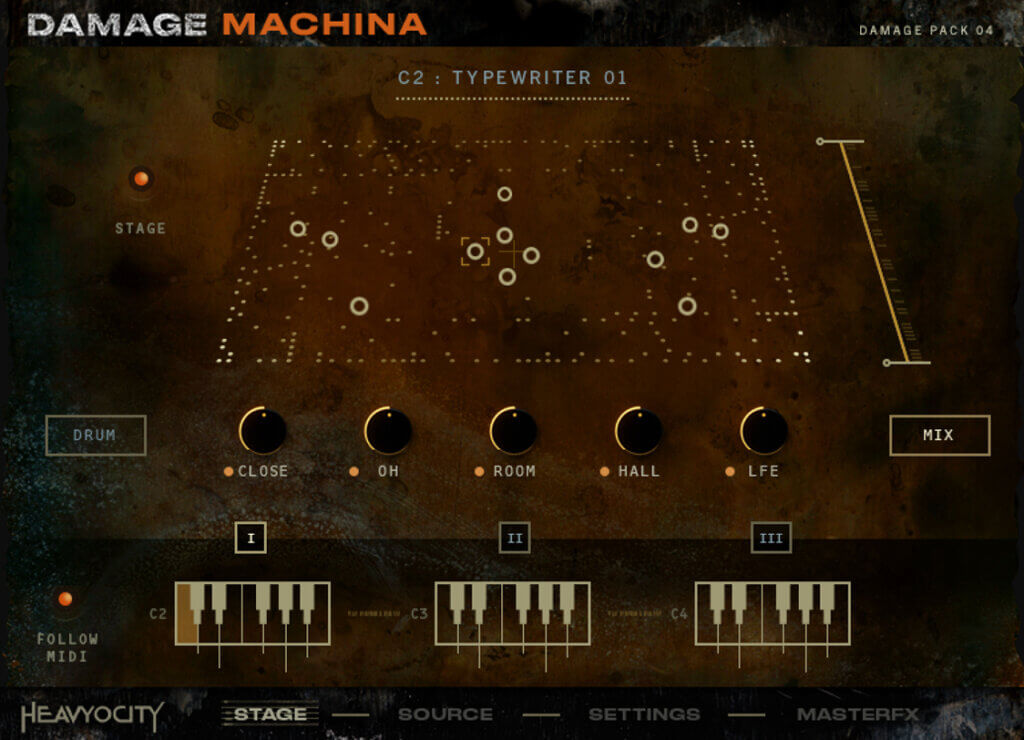Show the MASTERFX page
Screen dimensions: 1024x740
click(857, 714)
